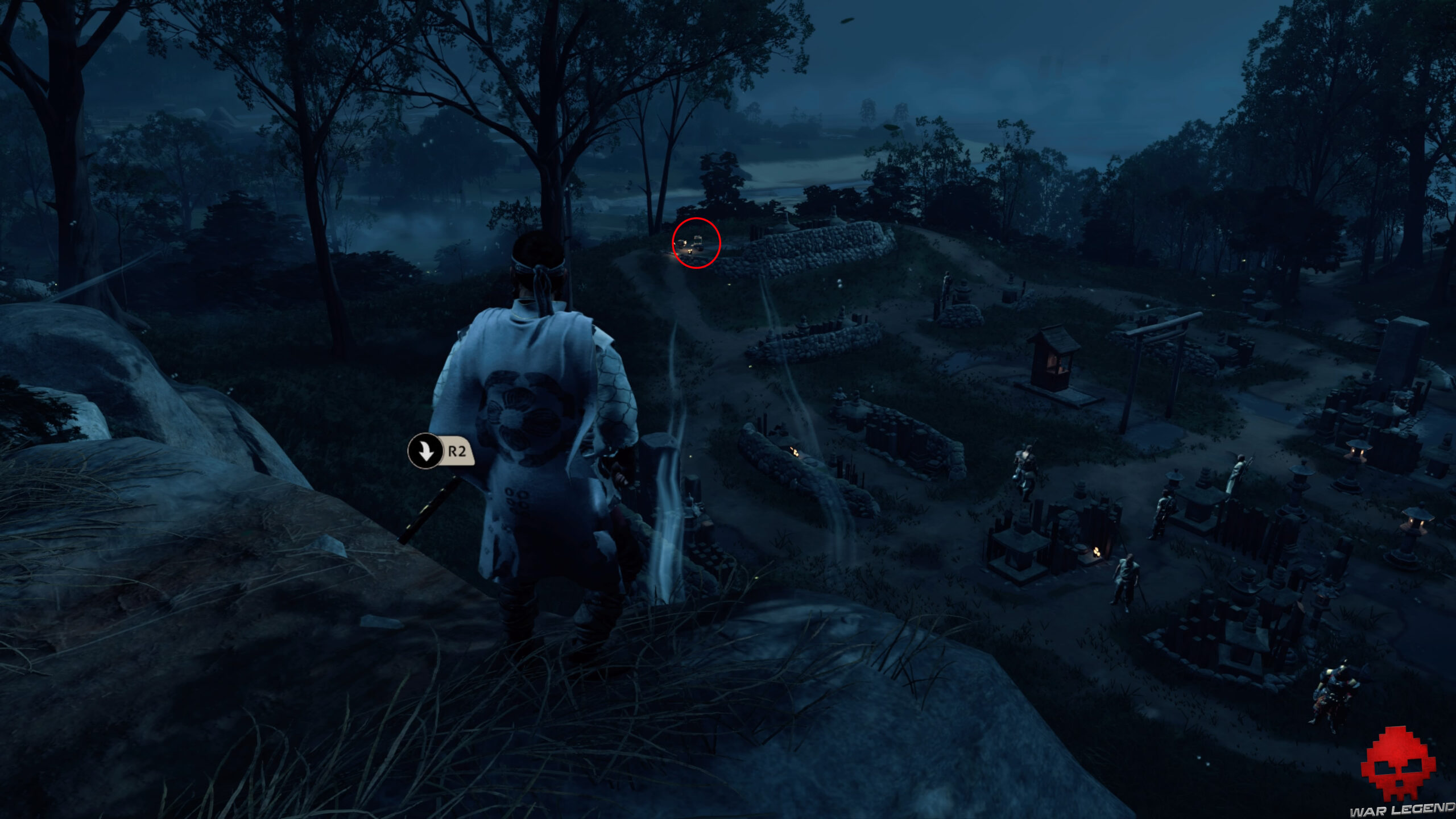Image resolution: width=1456 pixels, height=819 pixels.
Task: Click the down-arrow controller prompt icon
Action: click(425, 452)
